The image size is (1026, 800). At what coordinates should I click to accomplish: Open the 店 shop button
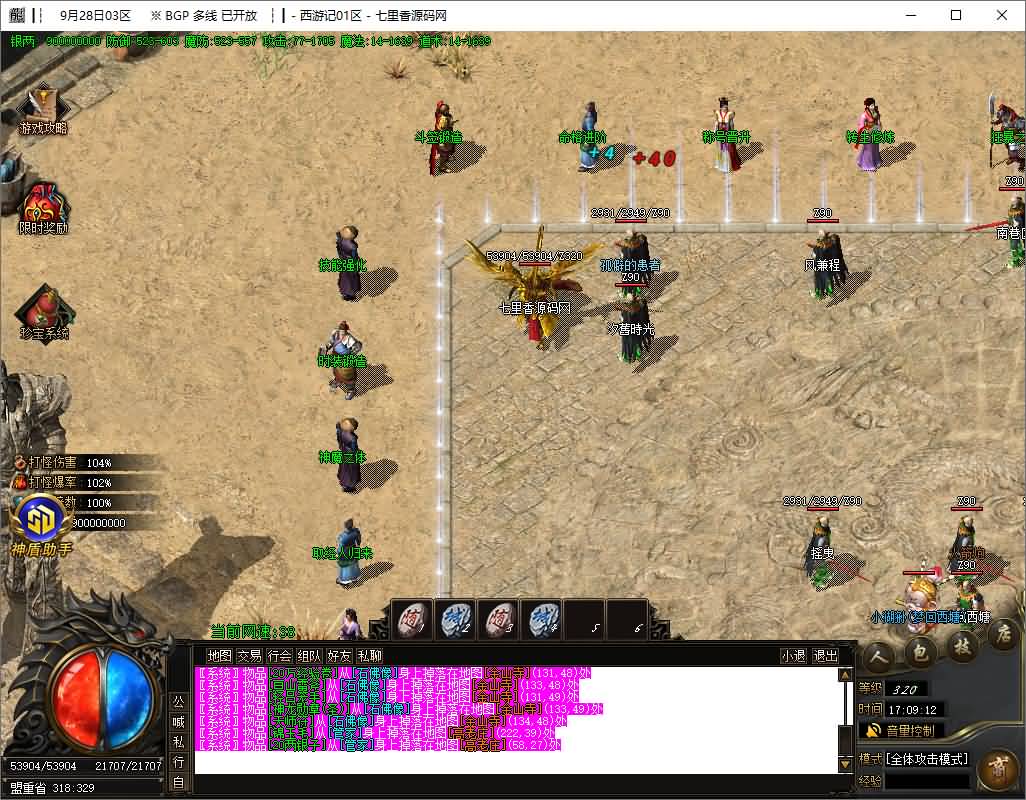coord(1003,634)
